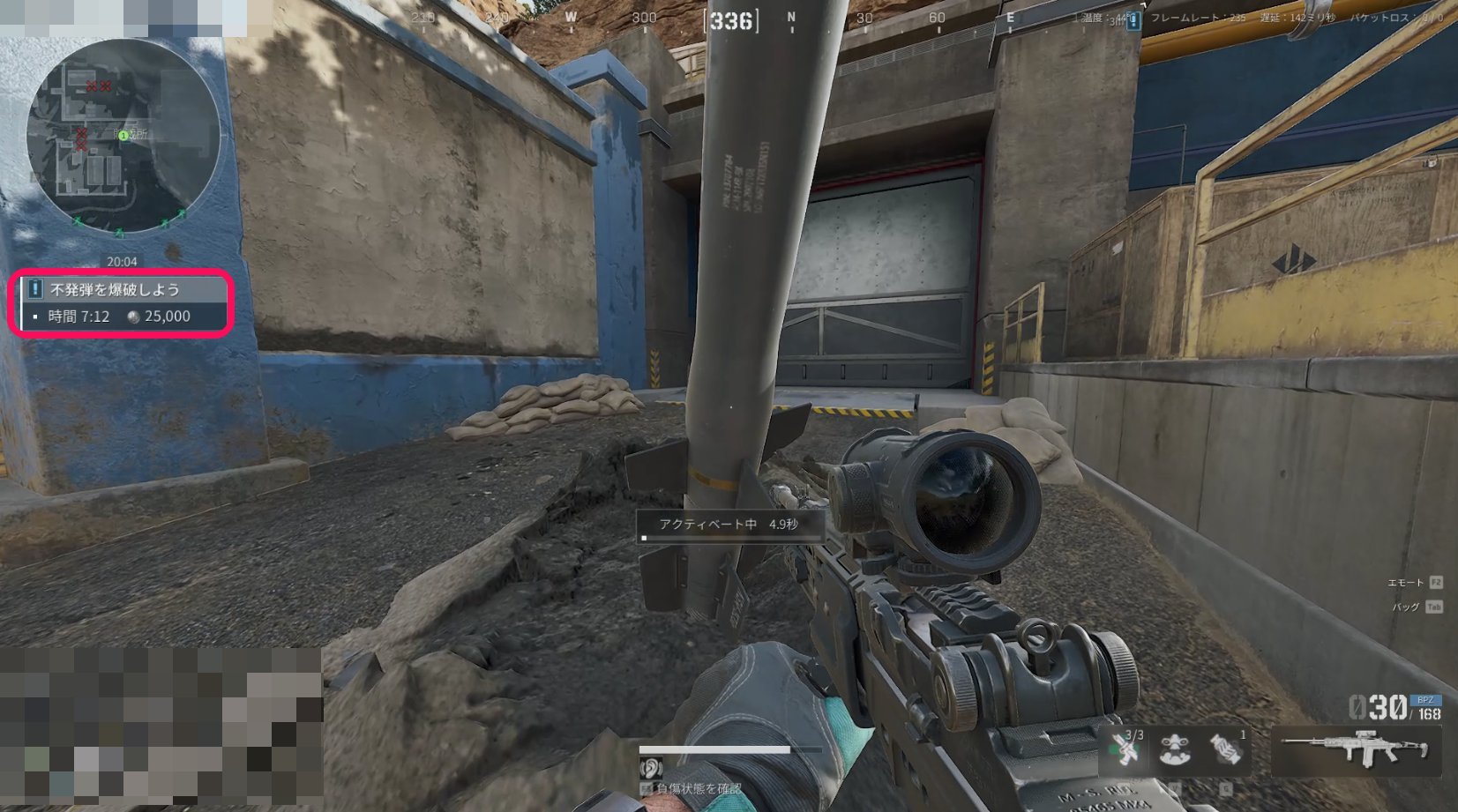Click the gas mask equipment icon
This screenshot has height=812, width=1458.
(1176, 749)
